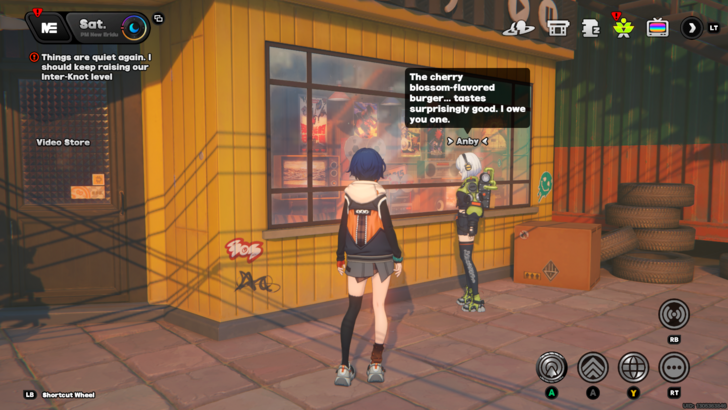The height and width of the screenshot is (410, 728).
Task: Tap the interact pointer round button
Action: (551, 367)
